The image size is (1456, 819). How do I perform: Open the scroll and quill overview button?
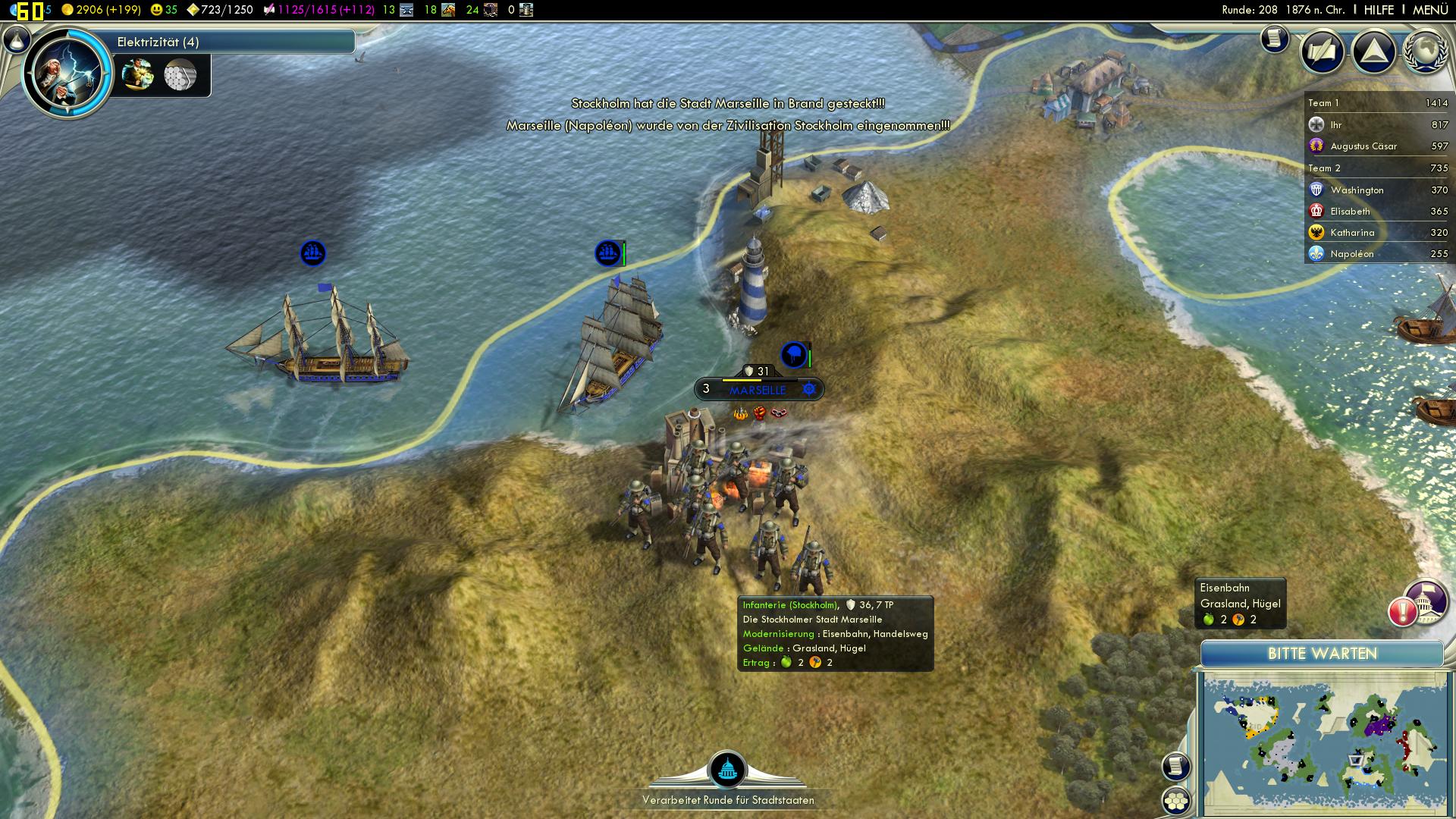[1323, 52]
